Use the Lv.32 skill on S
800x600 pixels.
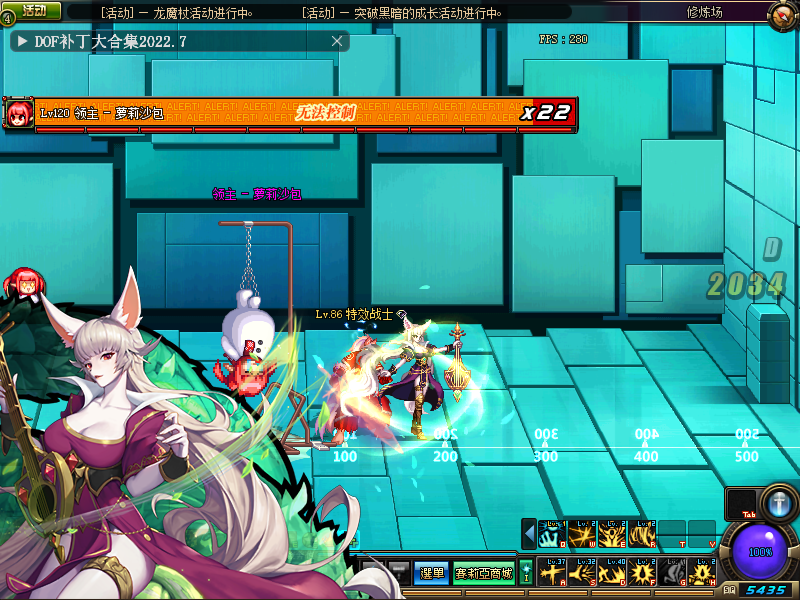coord(583,573)
